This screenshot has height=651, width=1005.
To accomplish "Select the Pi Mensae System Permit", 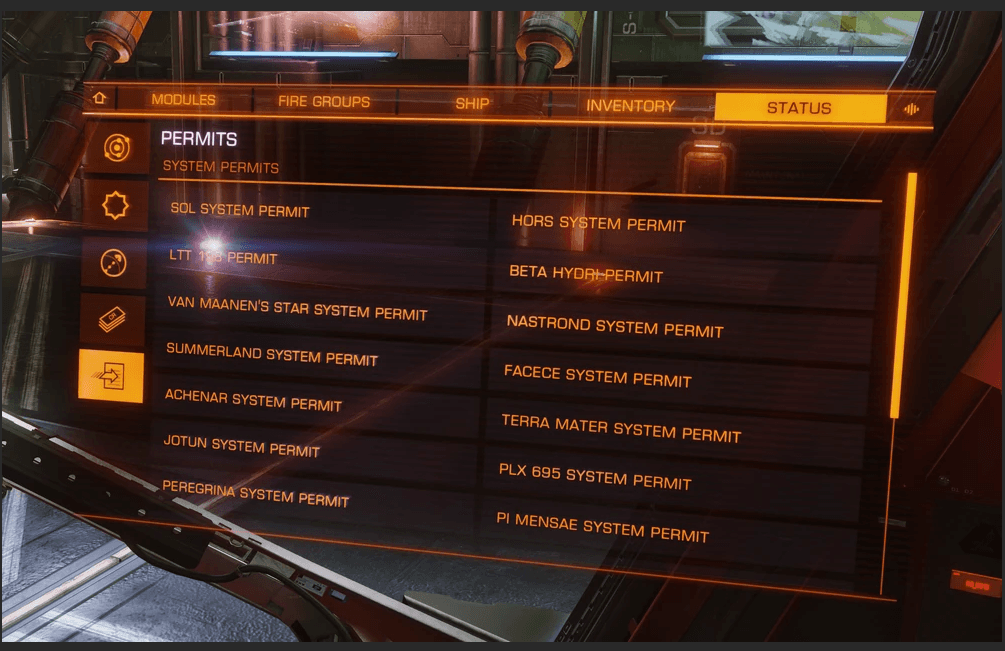I will 602,527.
